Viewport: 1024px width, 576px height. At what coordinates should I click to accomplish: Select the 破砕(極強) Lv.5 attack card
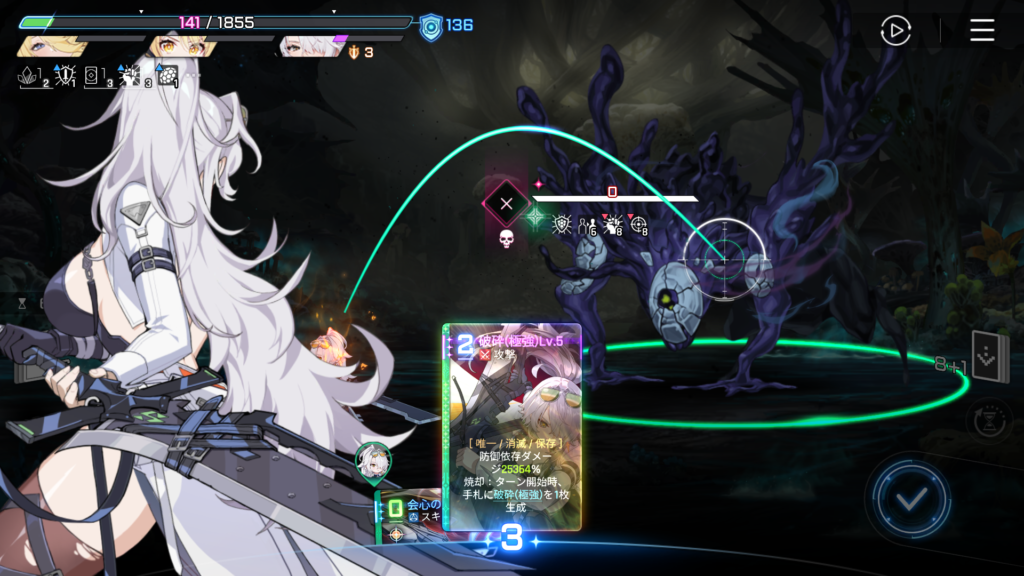pos(512,427)
